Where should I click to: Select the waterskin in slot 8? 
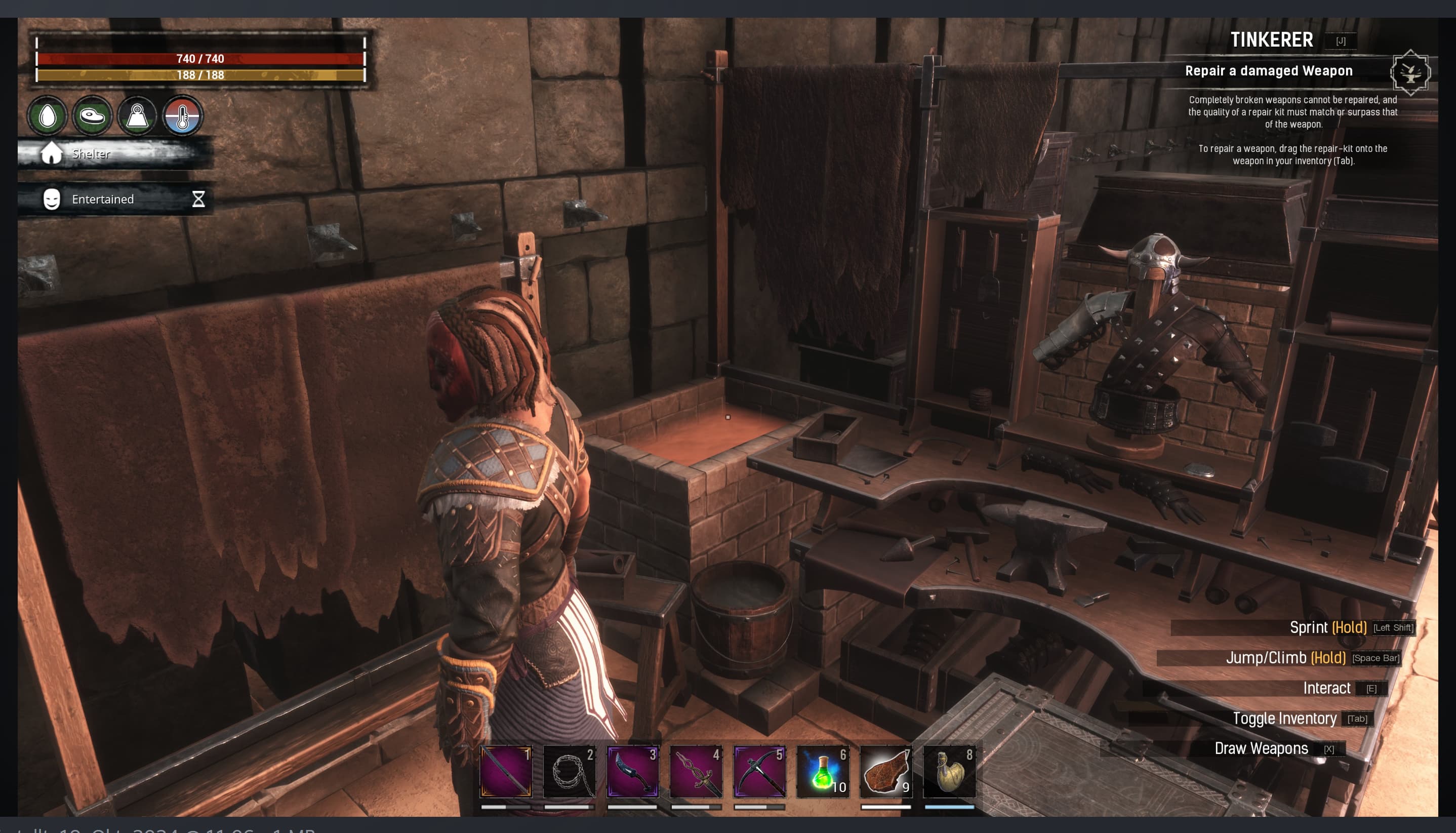click(x=949, y=771)
